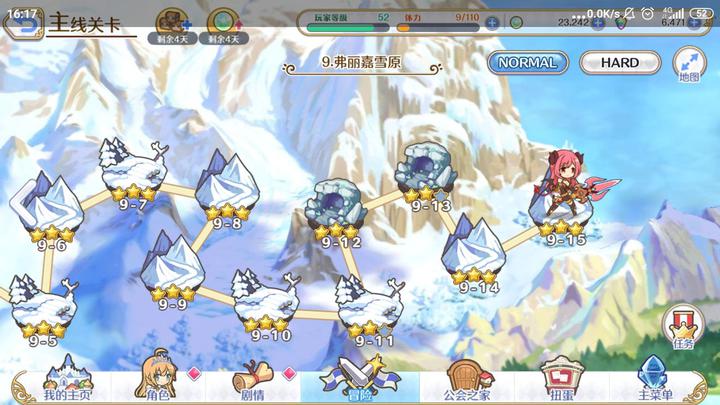Image resolution: width=720 pixels, height=405 pixels.
Task: Go to My Home (我的主页) tab
Action: 67,381
